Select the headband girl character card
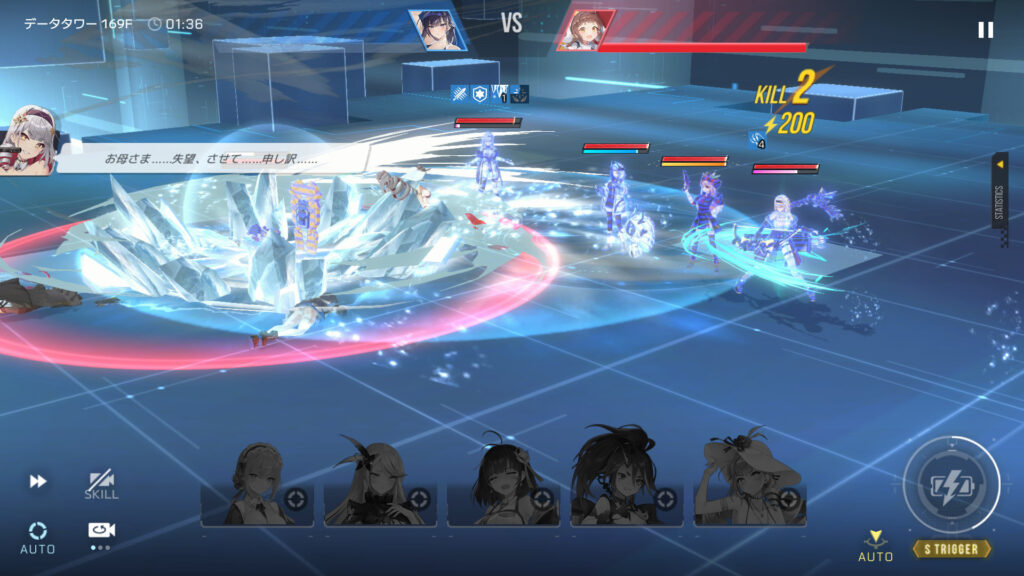This screenshot has width=1024, height=576. (257, 486)
